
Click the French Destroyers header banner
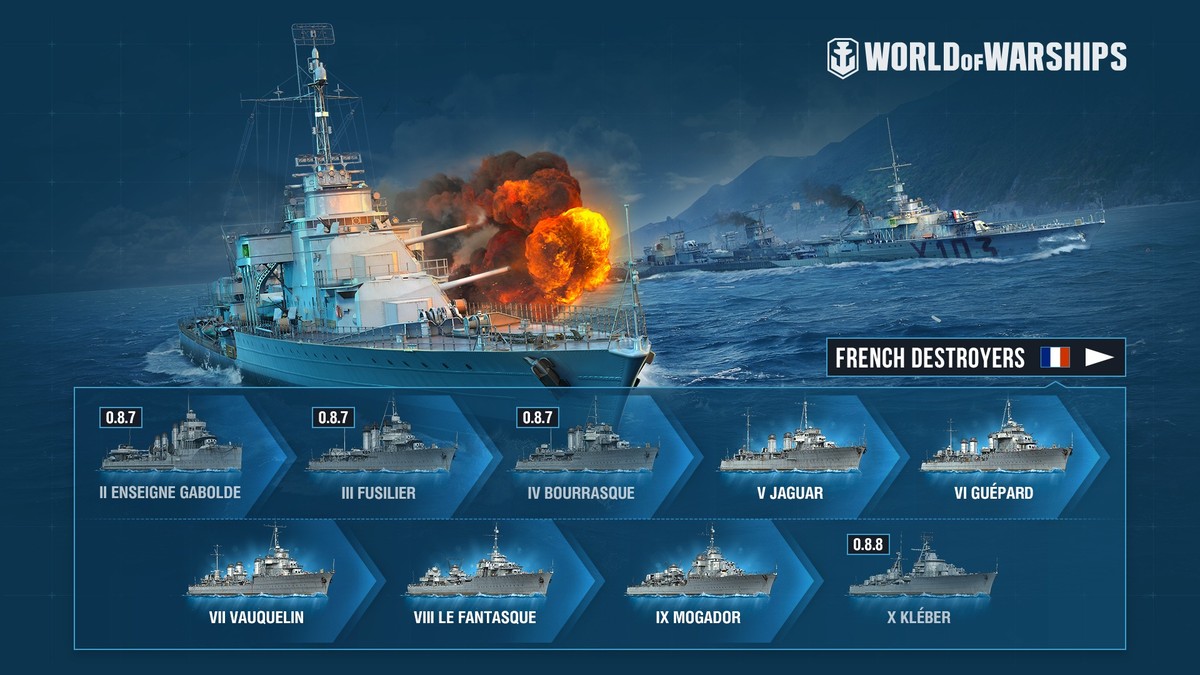[x=975, y=358]
